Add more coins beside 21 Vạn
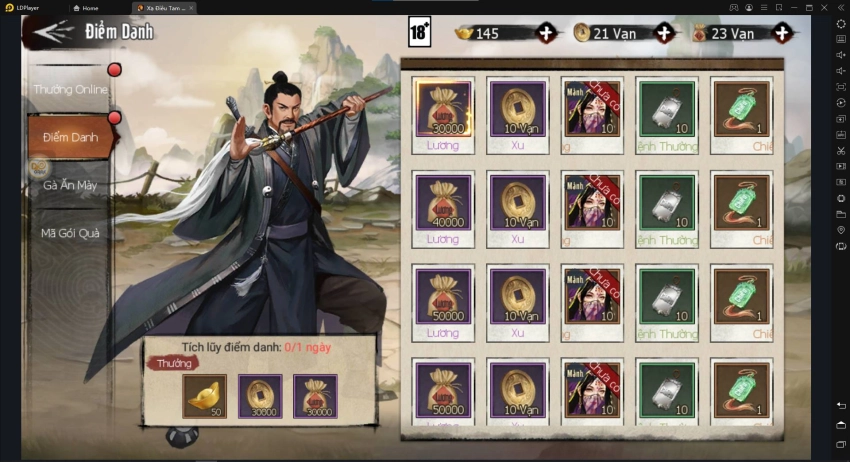The height and width of the screenshot is (462, 850). click(x=664, y=33)
